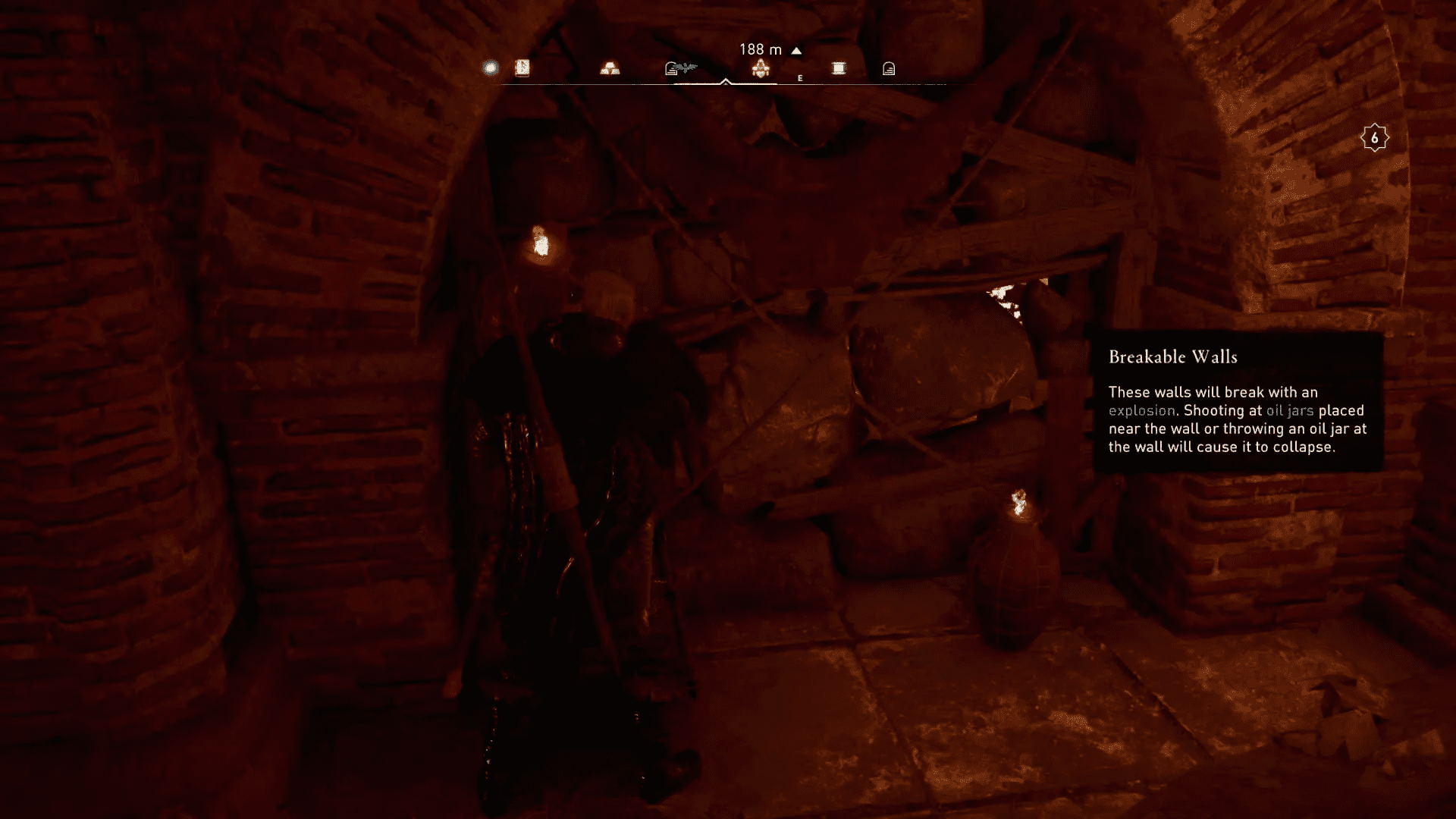Viewport: 1456px width, 819px height.
Task: Select the gold ingot treasure icon on compass
Action: pos(609,67)
